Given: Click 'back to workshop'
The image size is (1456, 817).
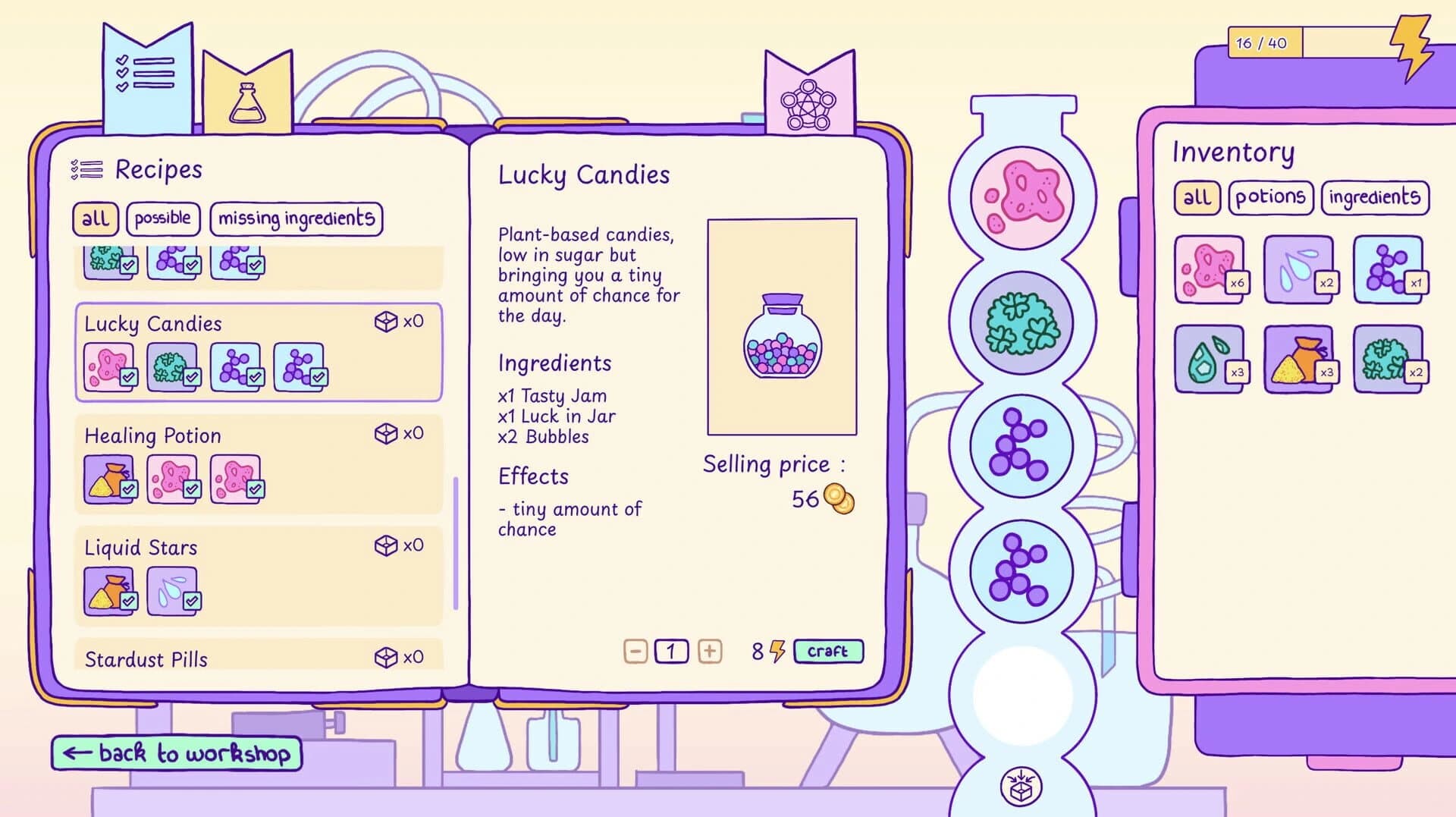Looking at the screenshot, I should coord(175,753).
